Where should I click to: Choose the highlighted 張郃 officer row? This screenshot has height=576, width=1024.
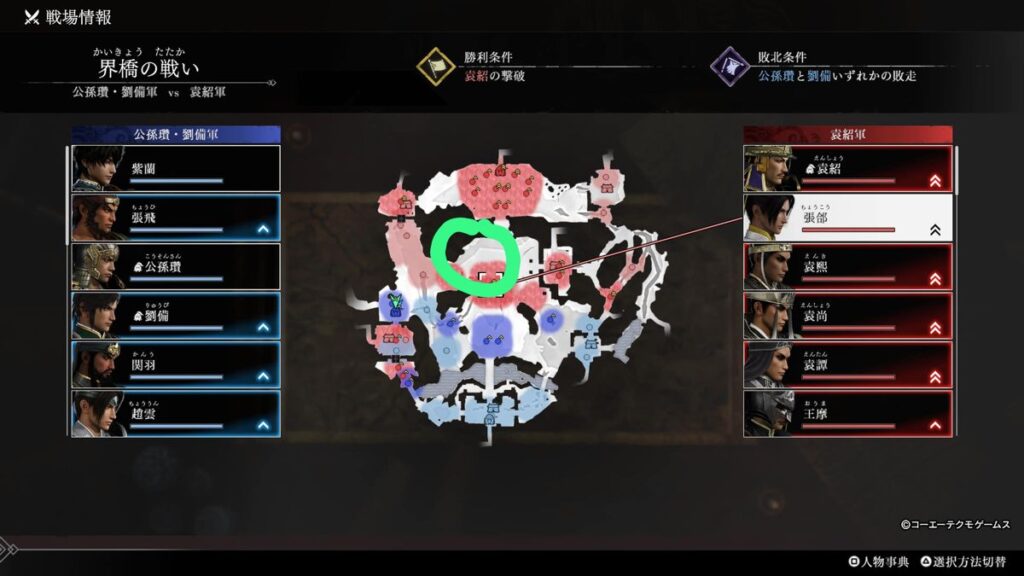(848, 218)
